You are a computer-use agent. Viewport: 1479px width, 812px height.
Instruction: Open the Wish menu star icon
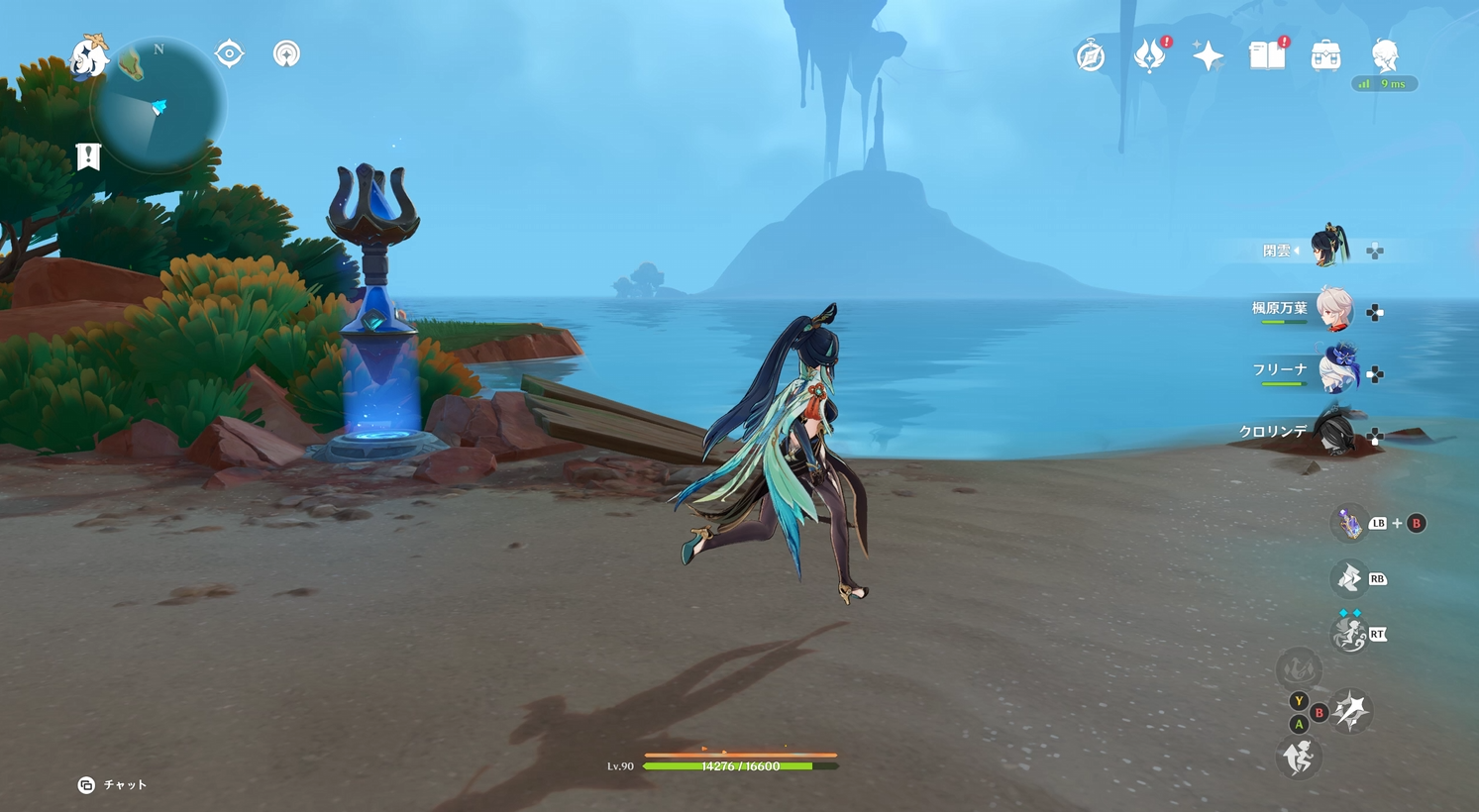(x=1209, y=56)
